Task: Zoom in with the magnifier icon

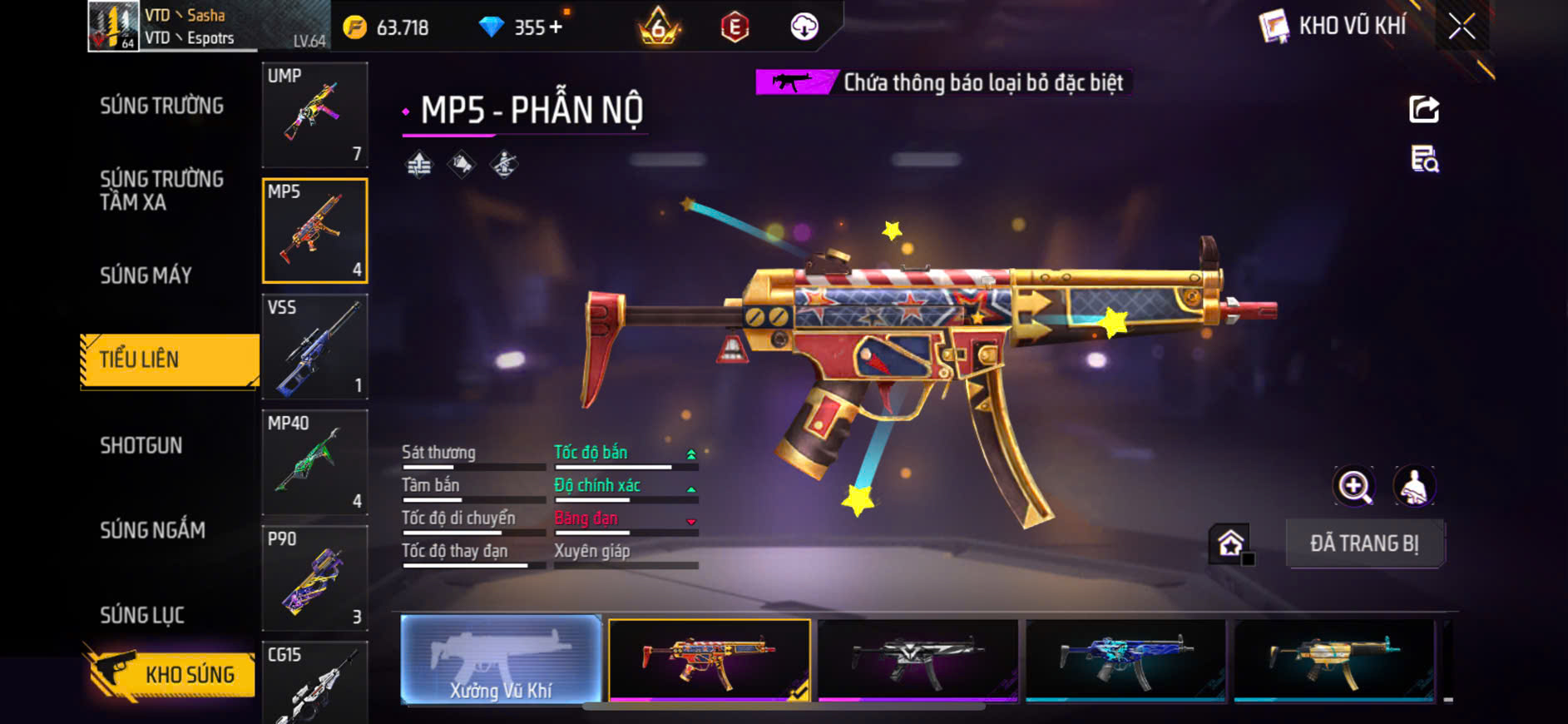Action: tap(1354, 487)
